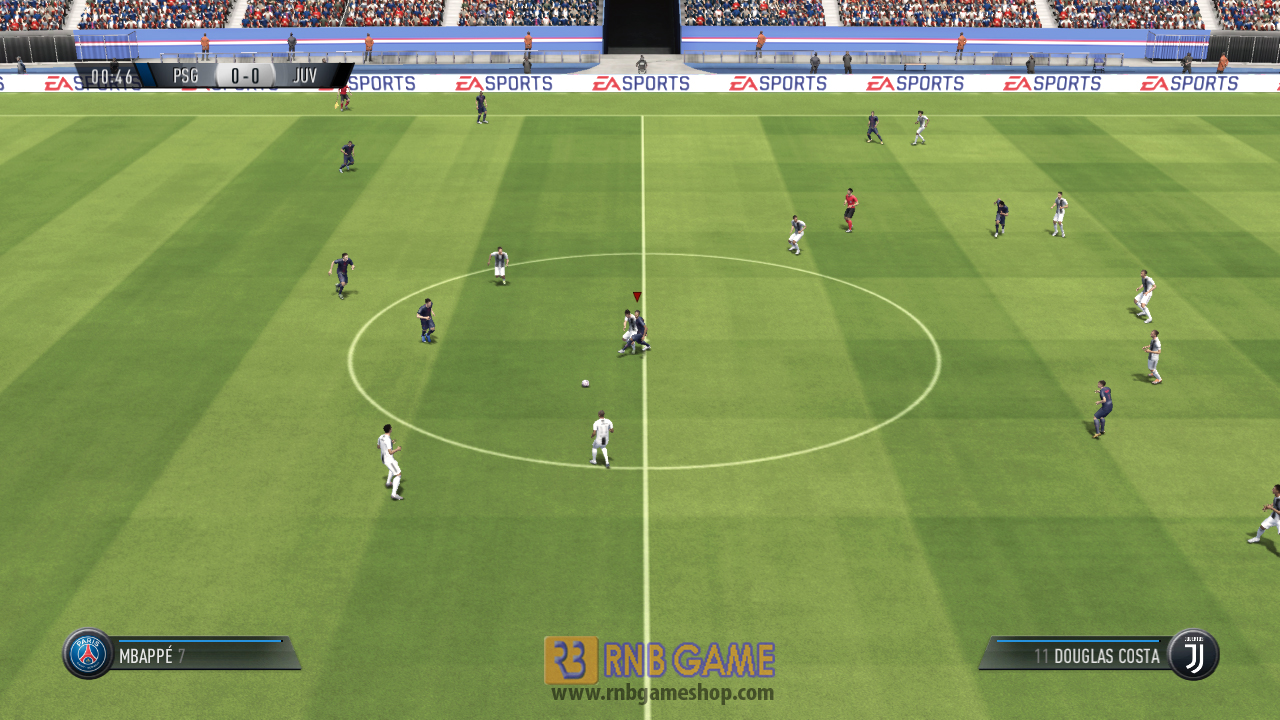Click the PSG club crest icon
This screenshot has width=1280, height=720.
point(88,652)
